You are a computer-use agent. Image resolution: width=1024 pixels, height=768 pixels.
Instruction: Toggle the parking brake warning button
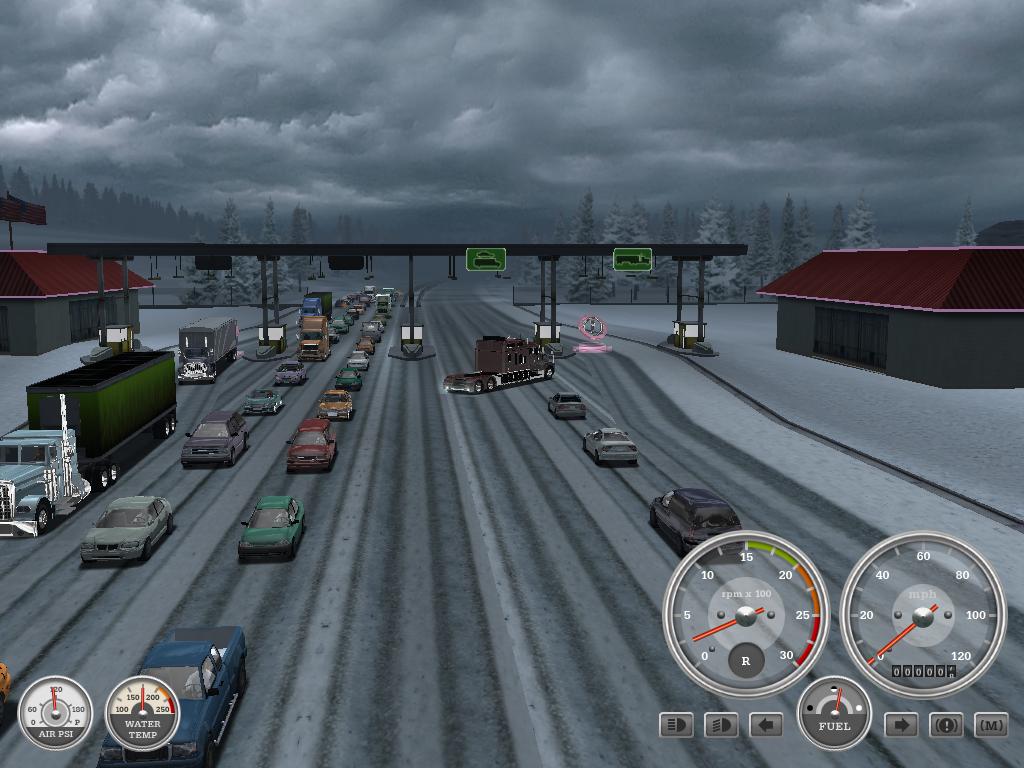[x=946, y=725]
